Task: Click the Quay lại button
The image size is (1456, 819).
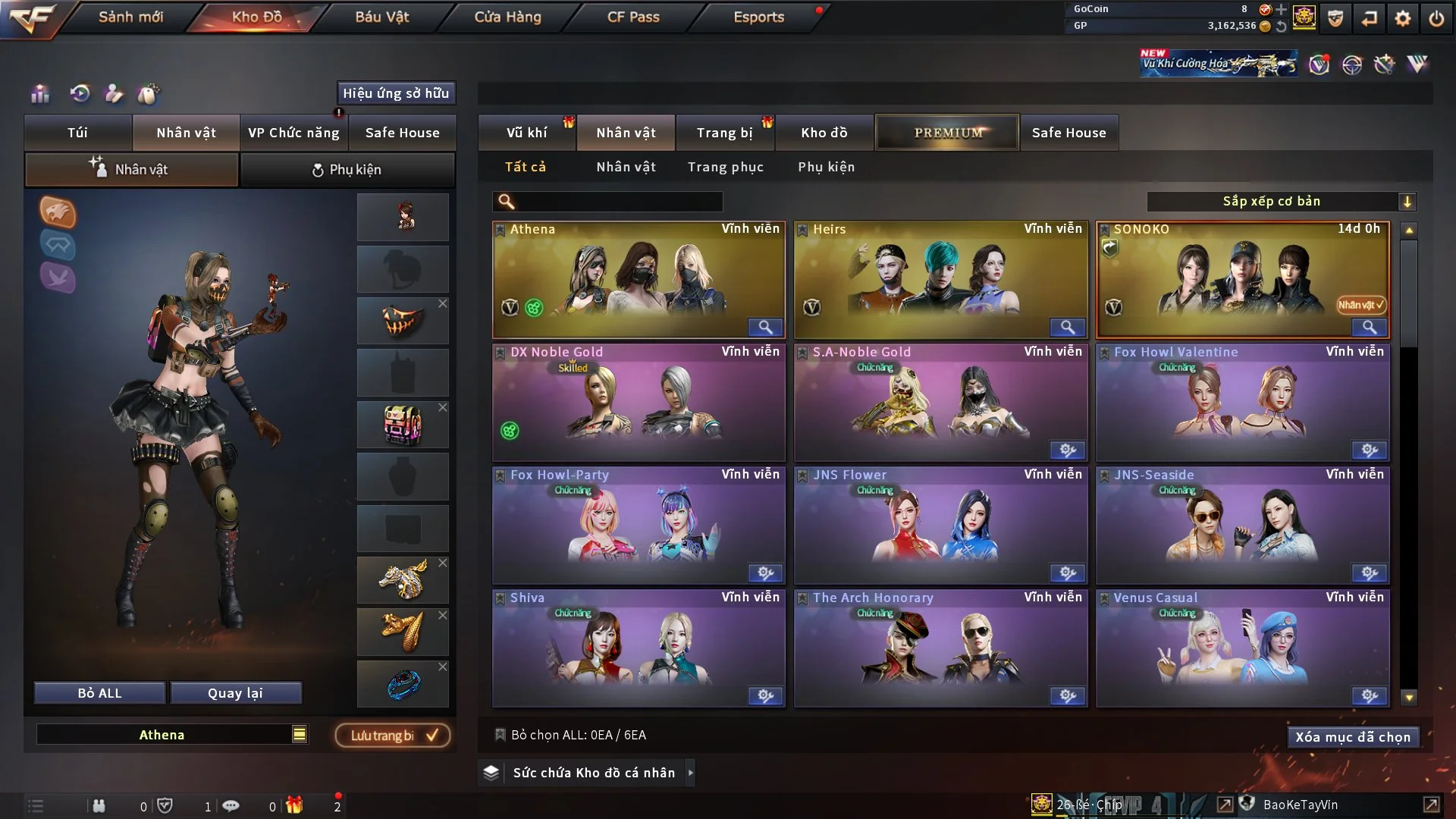Action: [235, 693]
